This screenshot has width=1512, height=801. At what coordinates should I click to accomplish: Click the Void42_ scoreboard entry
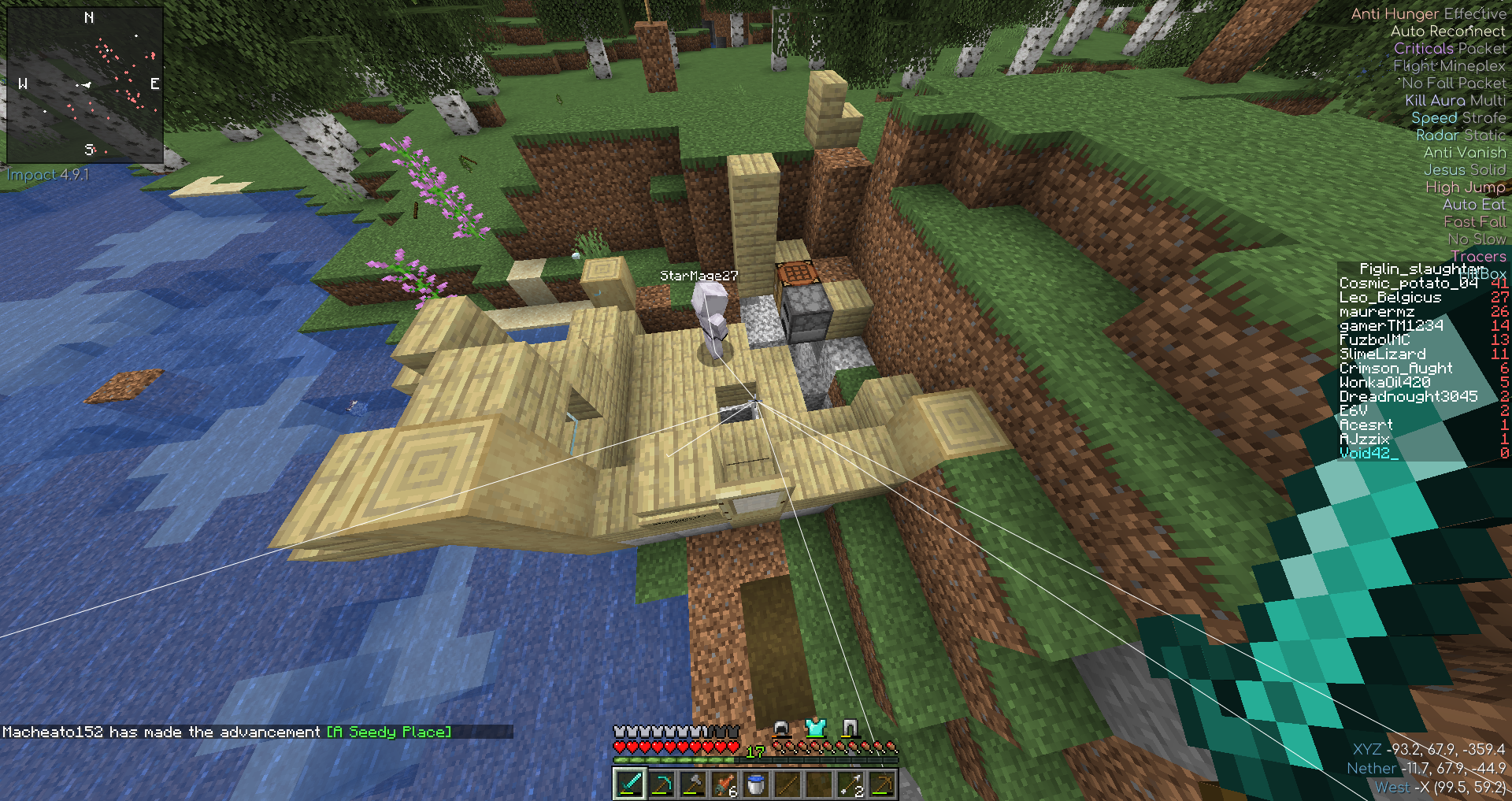pos(1369,453)
